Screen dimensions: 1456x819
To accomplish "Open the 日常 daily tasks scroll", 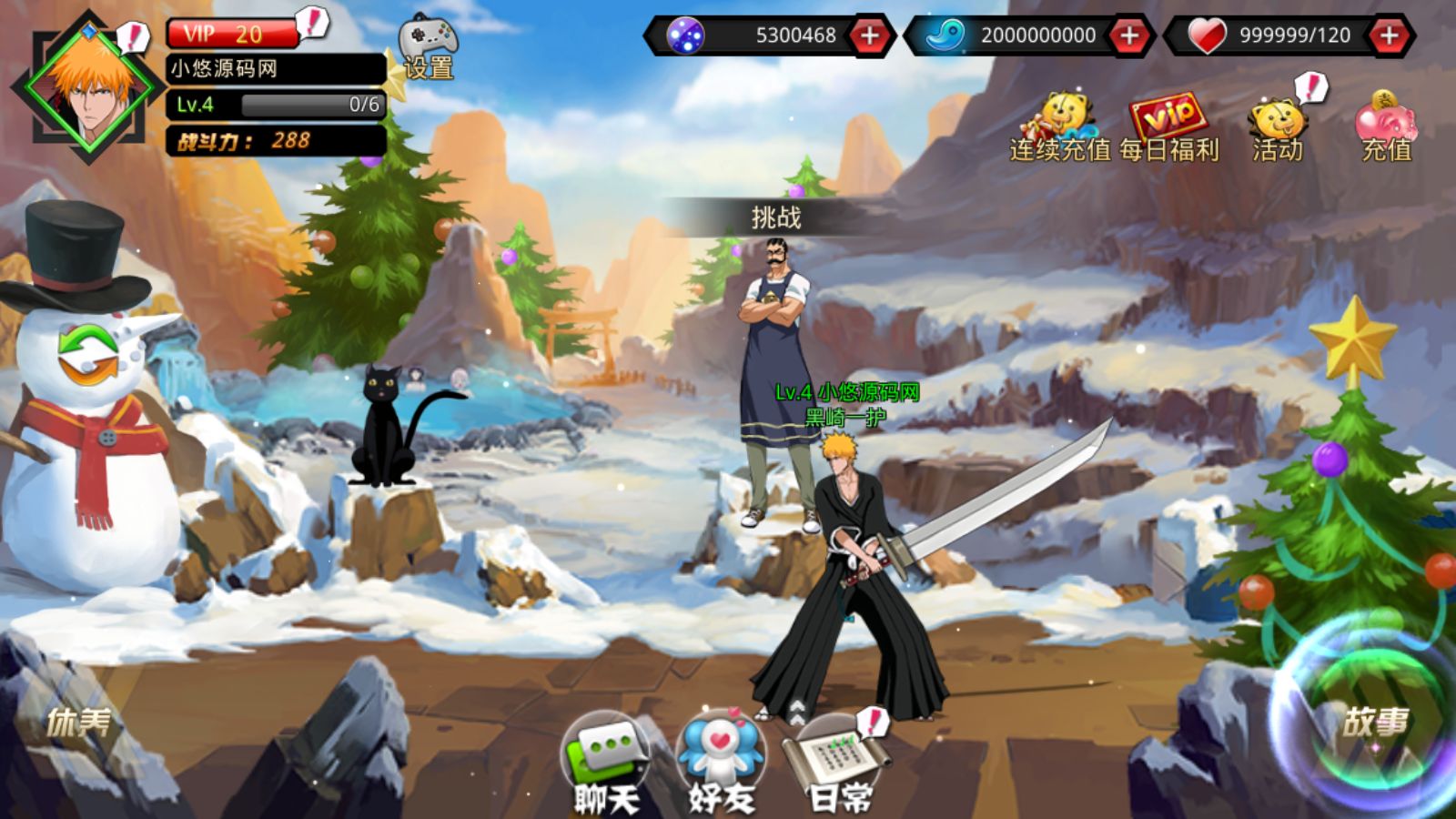I will [839, 763].
